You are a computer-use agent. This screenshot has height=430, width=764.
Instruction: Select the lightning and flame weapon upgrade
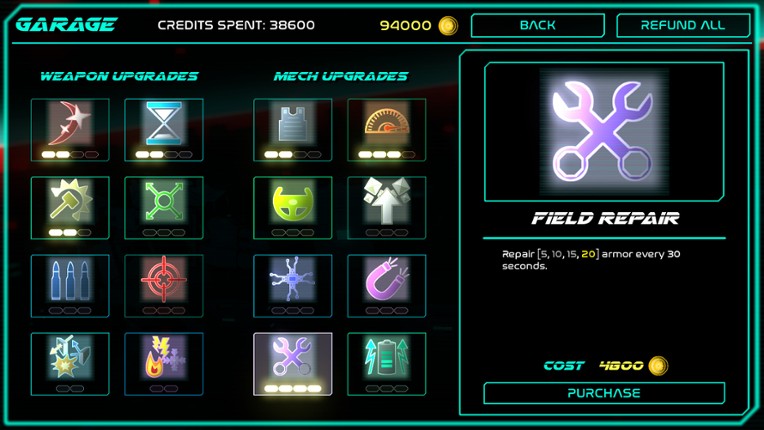[x=163, y=362]
